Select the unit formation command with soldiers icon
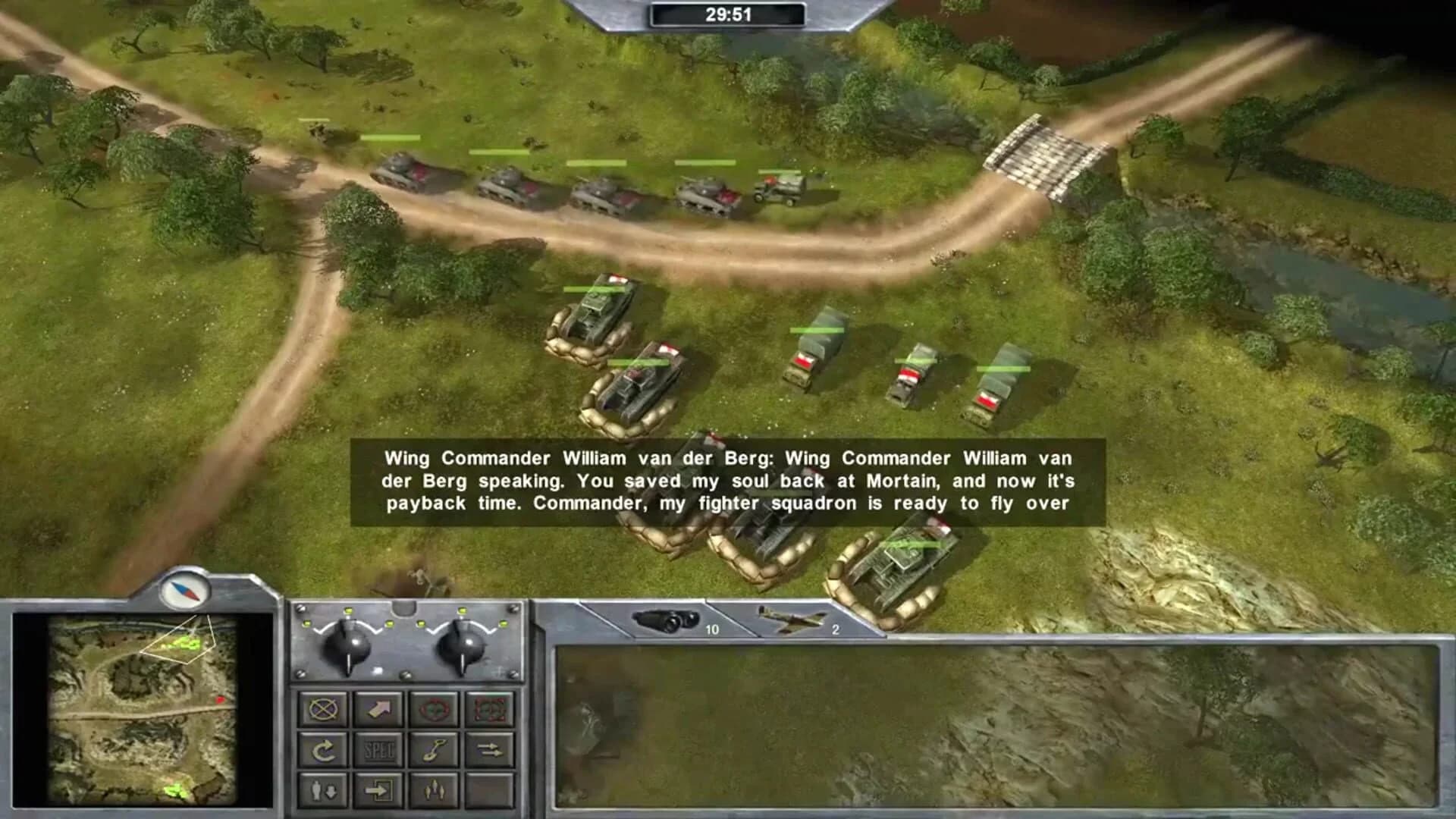The width and height of the screenshot is (1456, 819). [x=434, y=792]
